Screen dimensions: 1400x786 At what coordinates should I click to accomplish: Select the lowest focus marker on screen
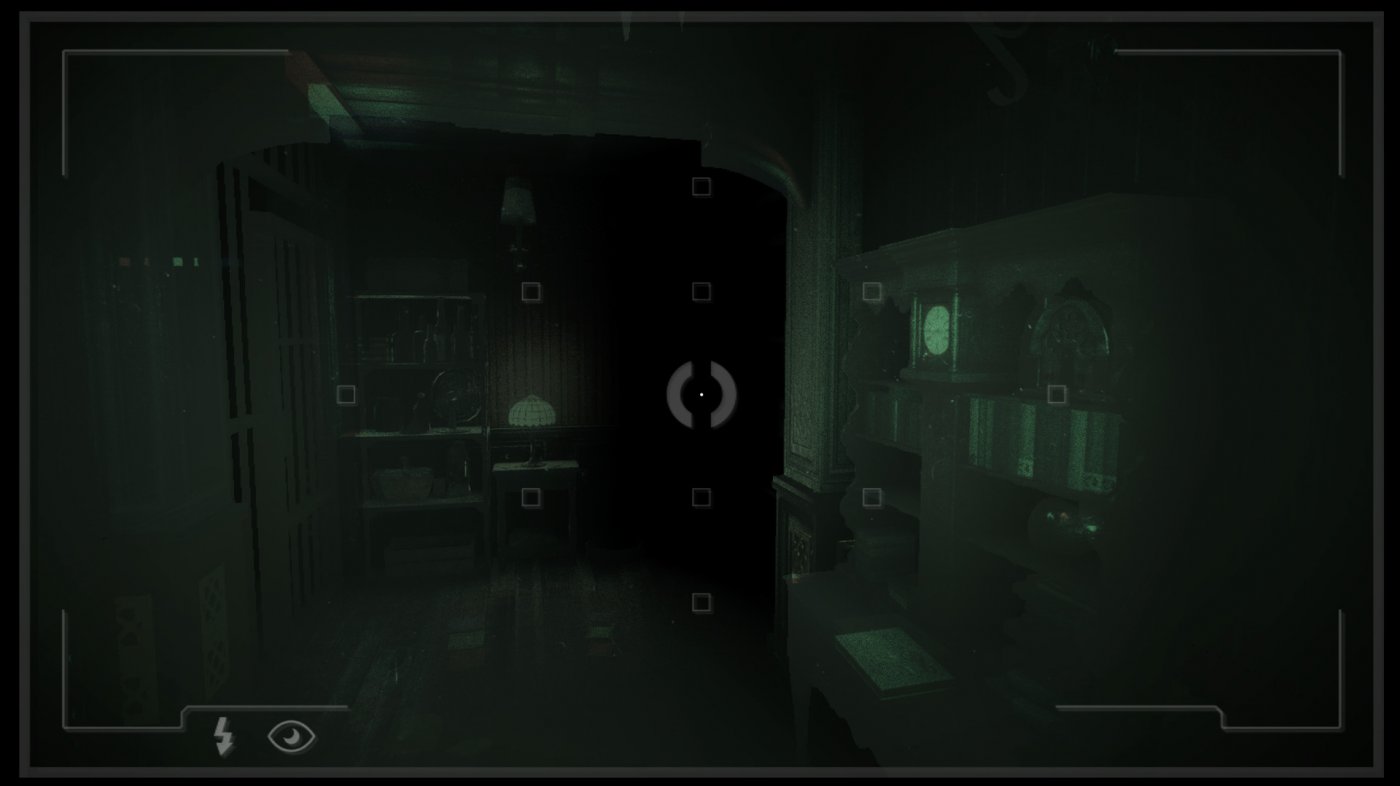click(x=700, y=600)
